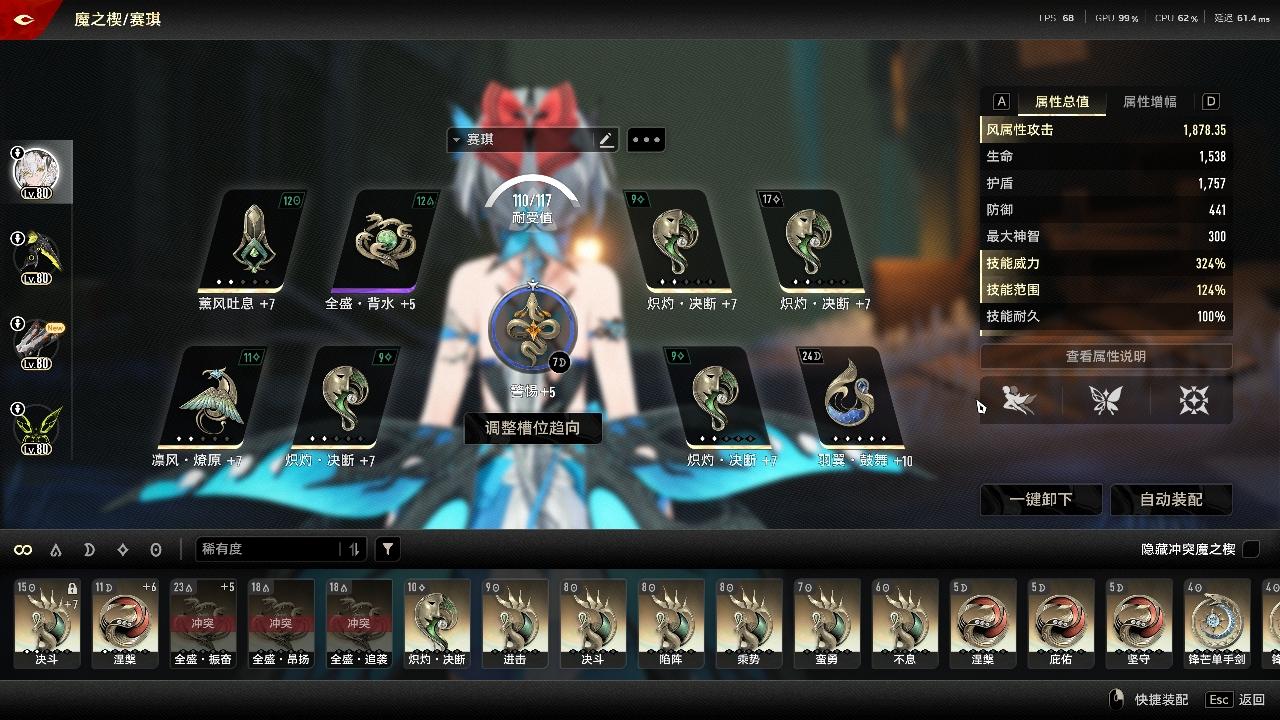
Task: Activate the 自动装配 auto-equip button
Action: (1171, 499)
